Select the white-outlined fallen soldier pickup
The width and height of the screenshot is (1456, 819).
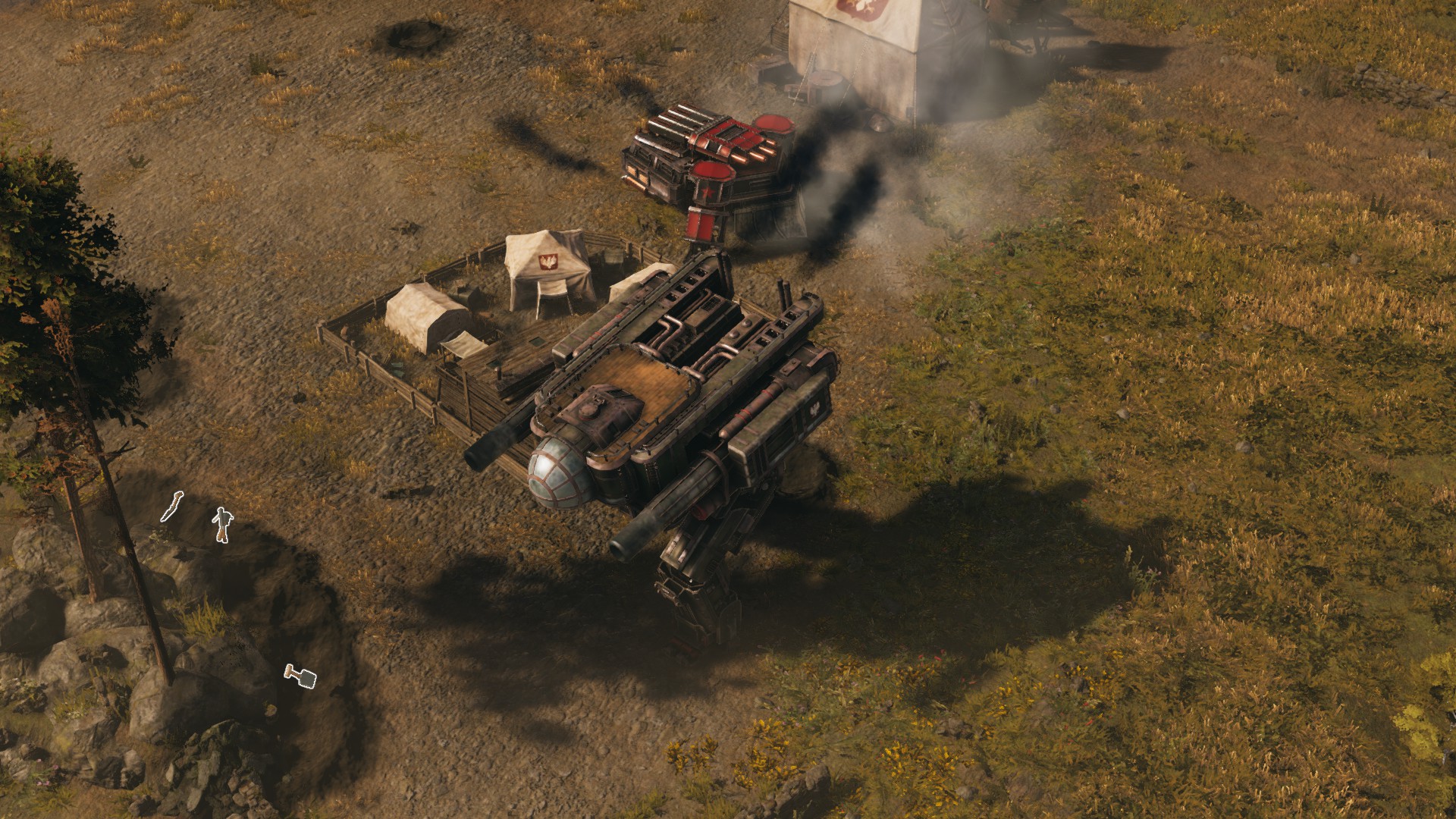221,524
